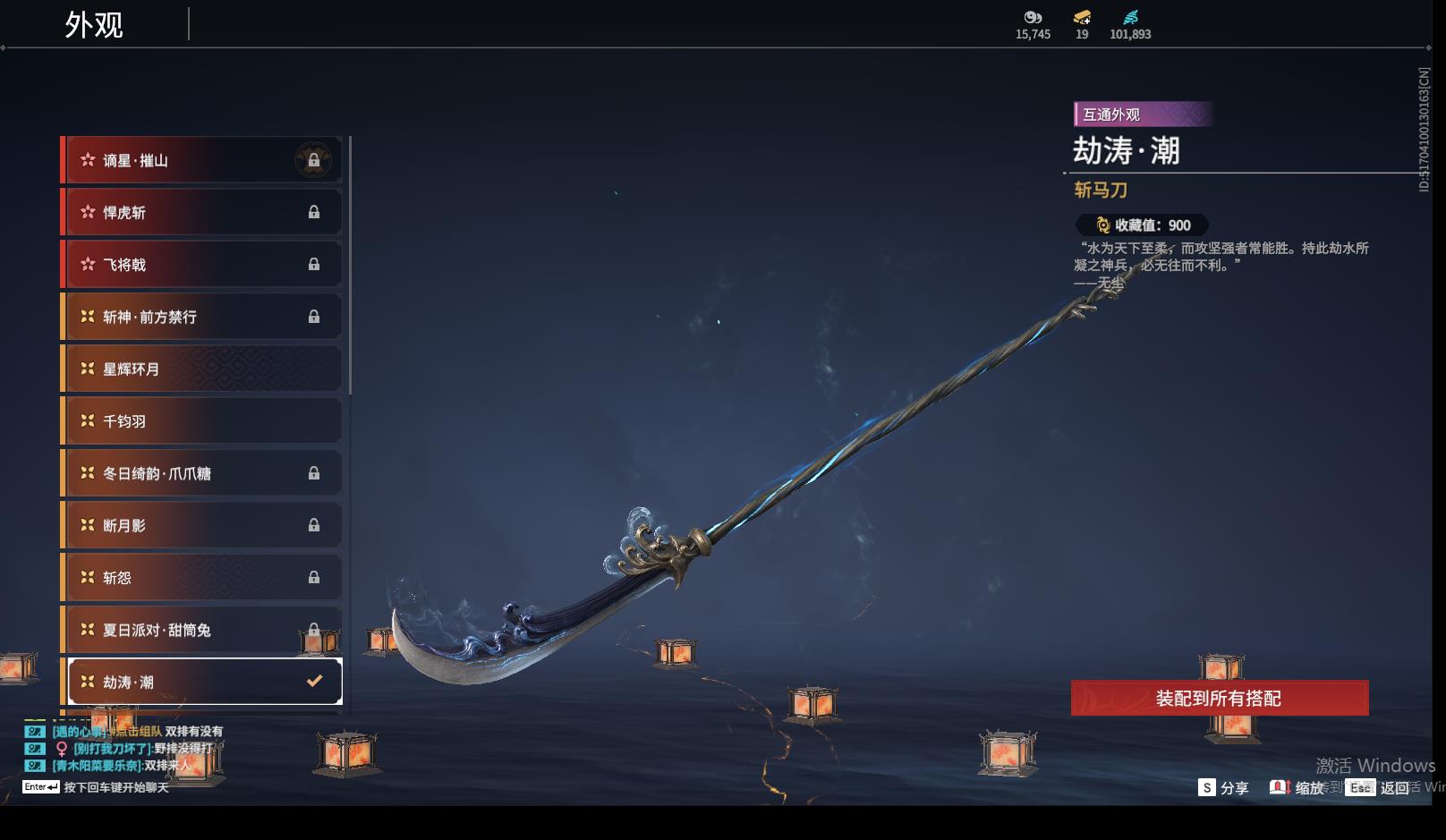The width and height of the screenshot is (1446, 840).
Task: Choose the 夏日派对·甜筒兔 skin
Action: click(201, 630)
